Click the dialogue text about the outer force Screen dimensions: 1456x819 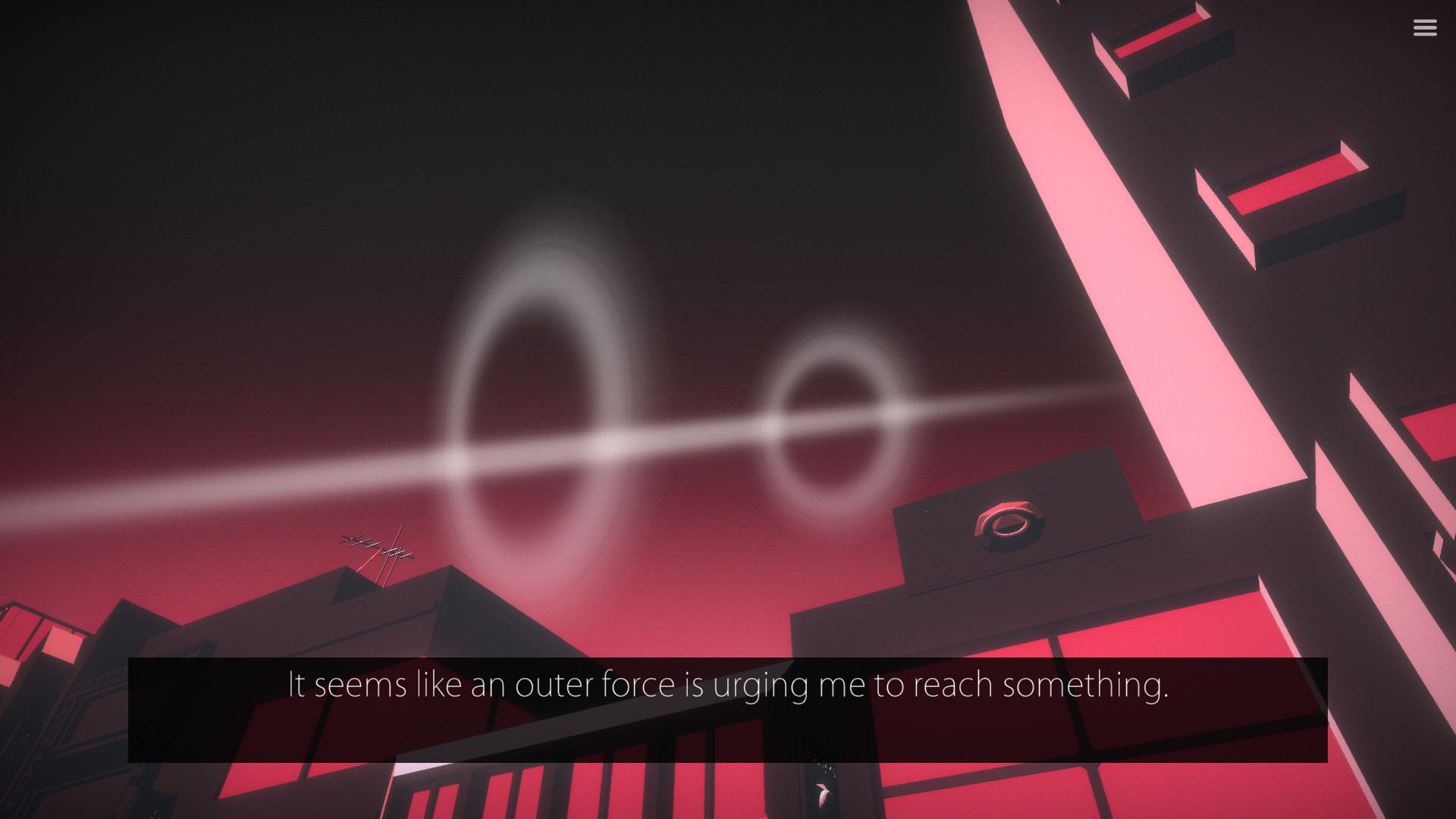(x=728, y=685)
